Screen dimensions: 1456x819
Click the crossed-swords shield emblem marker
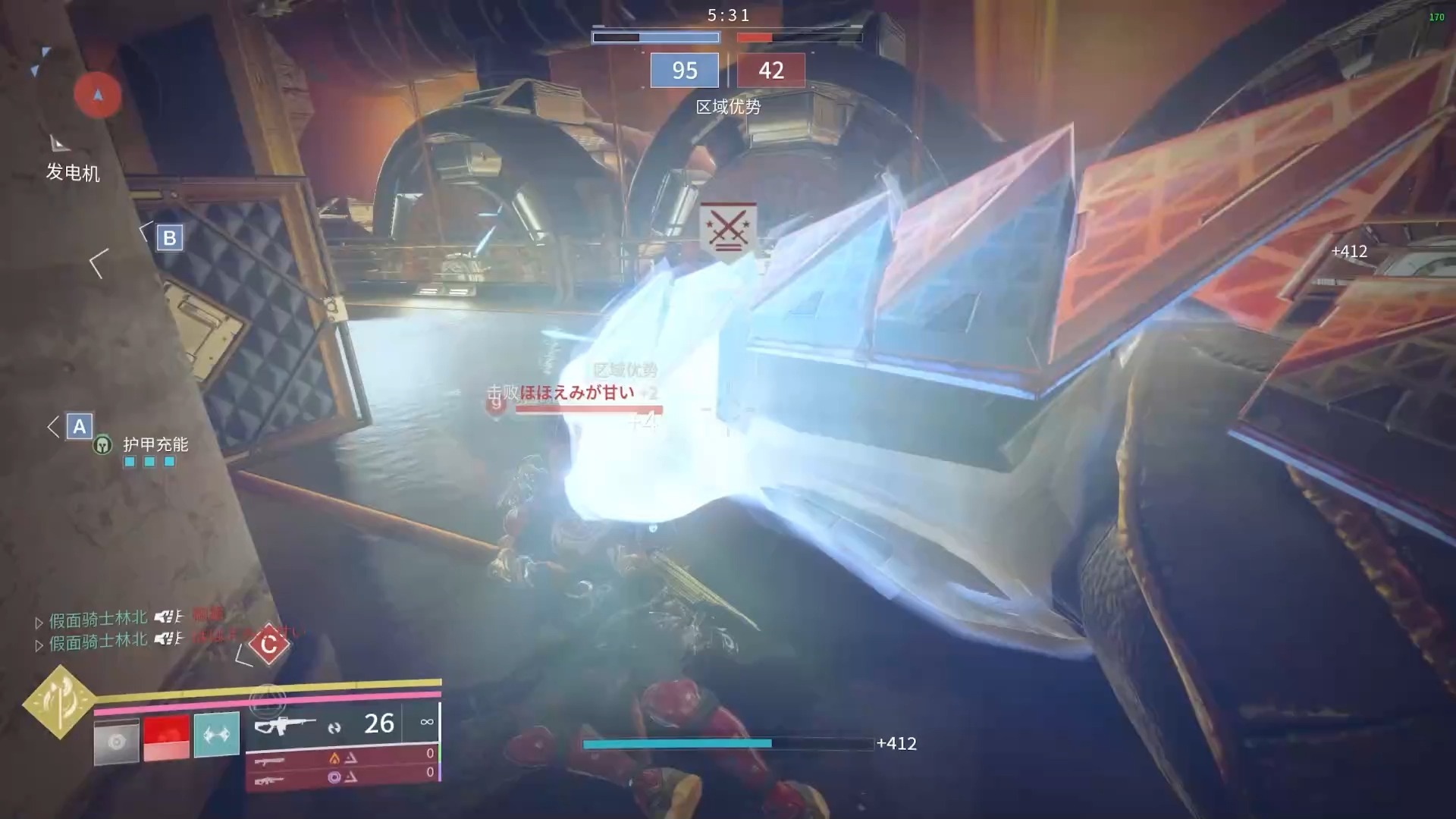(x=728, y=230)
